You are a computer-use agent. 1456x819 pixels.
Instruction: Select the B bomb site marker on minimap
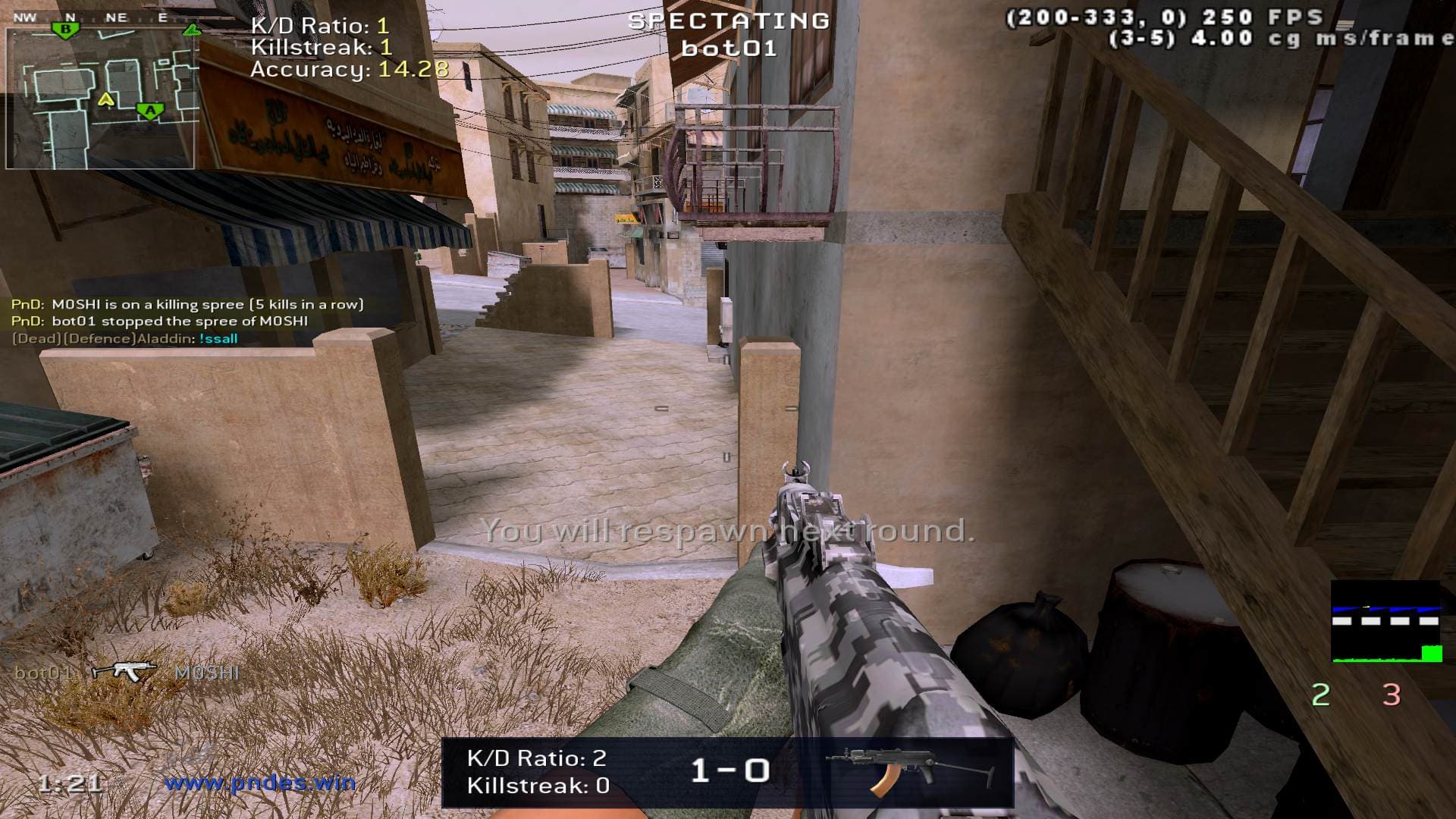pyautogui.click(x=67, y=30)
